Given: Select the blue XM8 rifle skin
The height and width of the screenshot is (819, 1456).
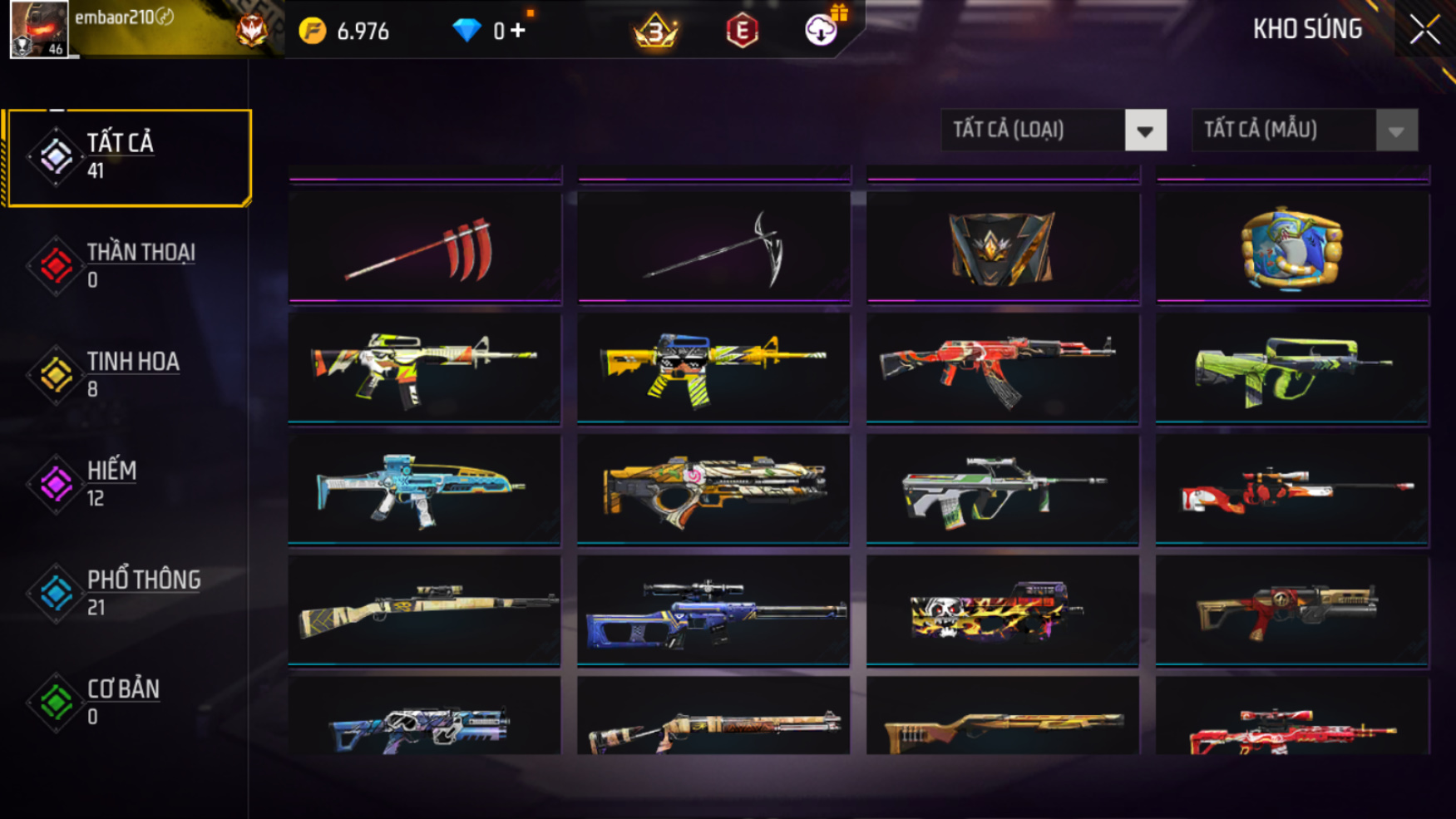Looking at the screenshot, I should [x=424, y=490].
